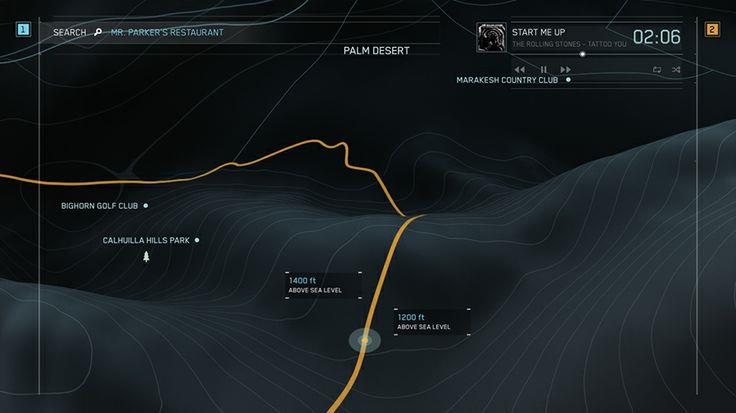The height and width of the screenshot is (413, 736).
Task: Select the Marakesh Country Club map marker
Action: coord(568,79)
